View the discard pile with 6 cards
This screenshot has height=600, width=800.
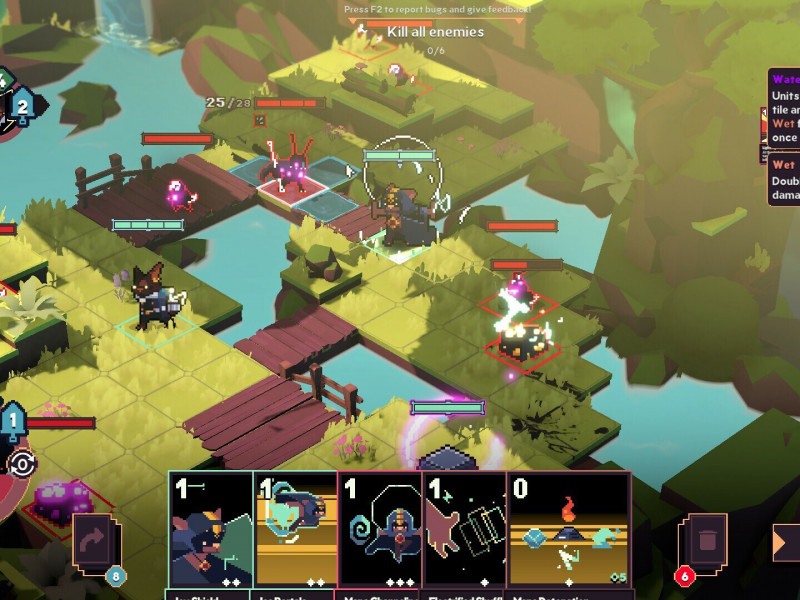pyautogui.click(x=703, y=547)
